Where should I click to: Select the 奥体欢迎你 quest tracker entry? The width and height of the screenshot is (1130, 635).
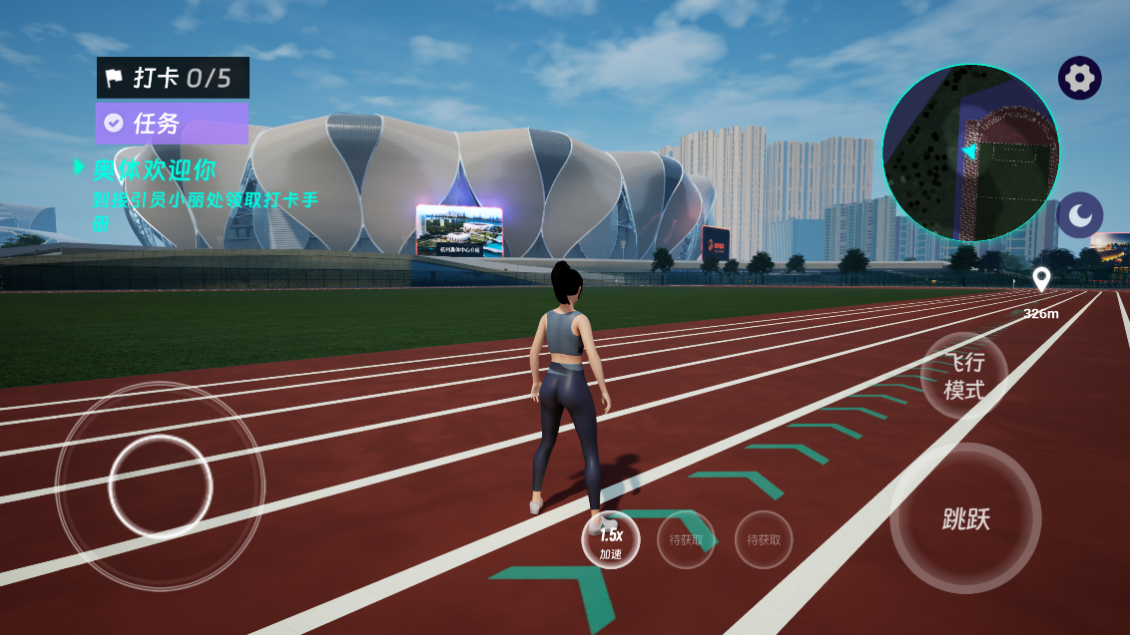point(155,168)
